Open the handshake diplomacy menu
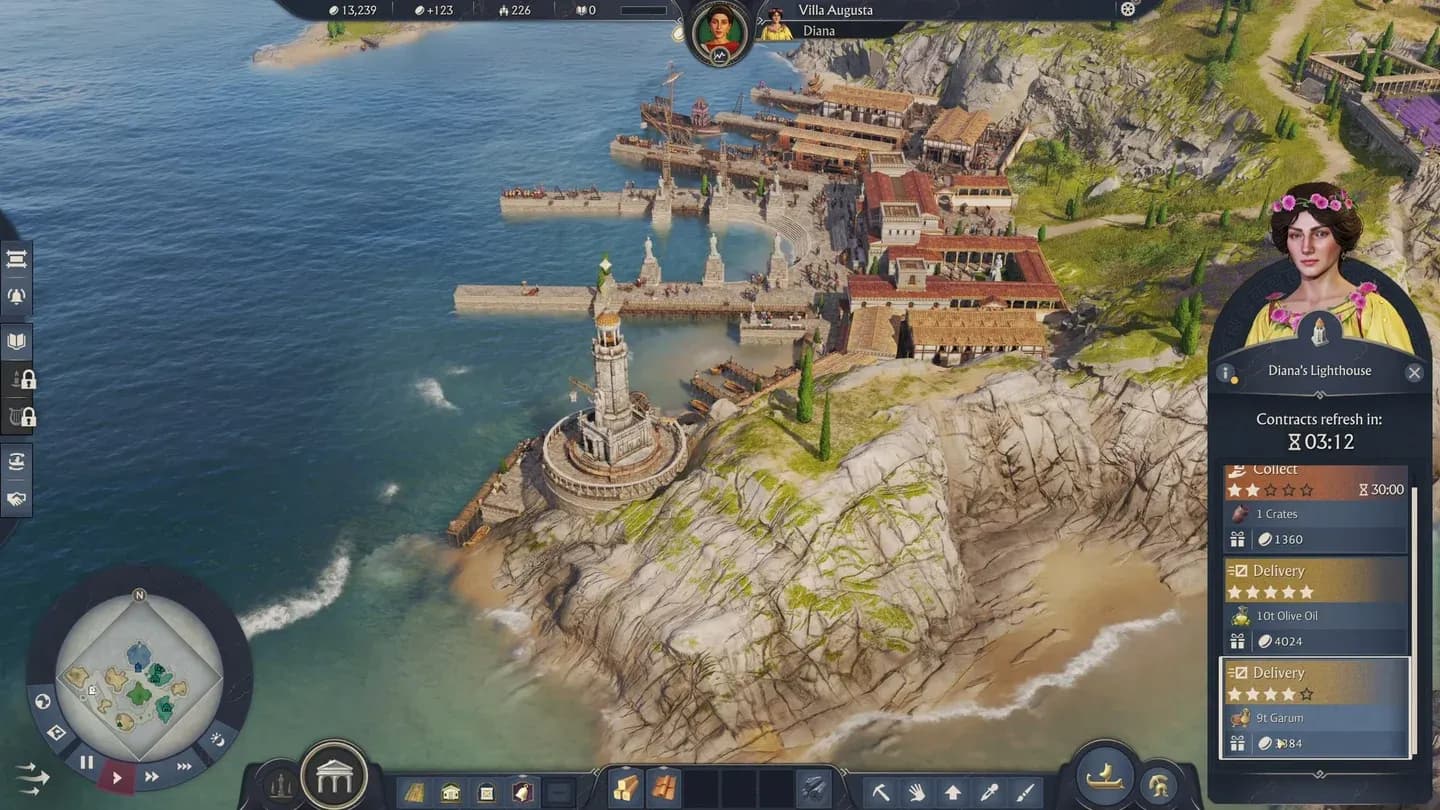 [x=17, y=498]
